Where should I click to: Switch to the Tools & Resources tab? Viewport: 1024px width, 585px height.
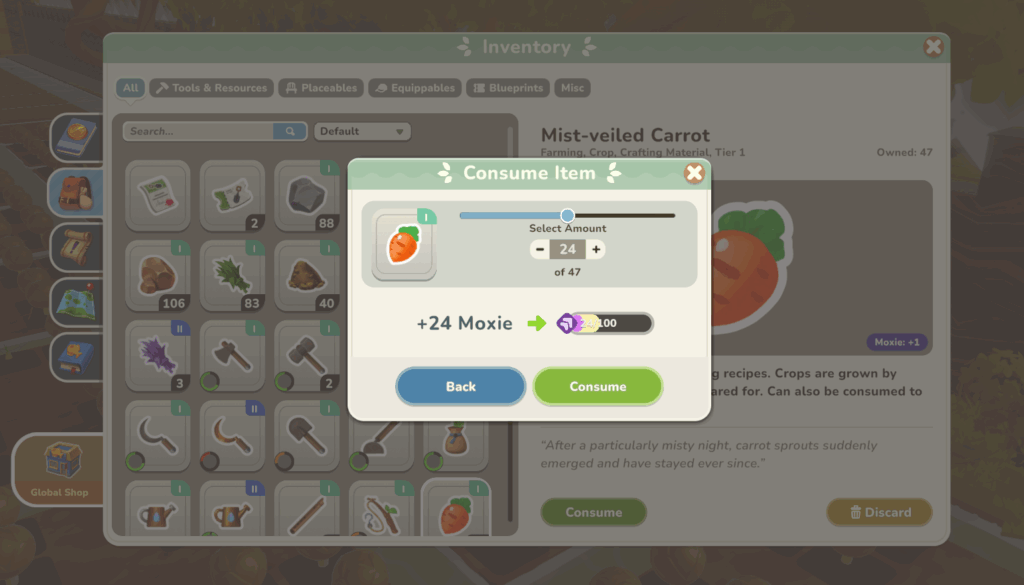point(211,88)
